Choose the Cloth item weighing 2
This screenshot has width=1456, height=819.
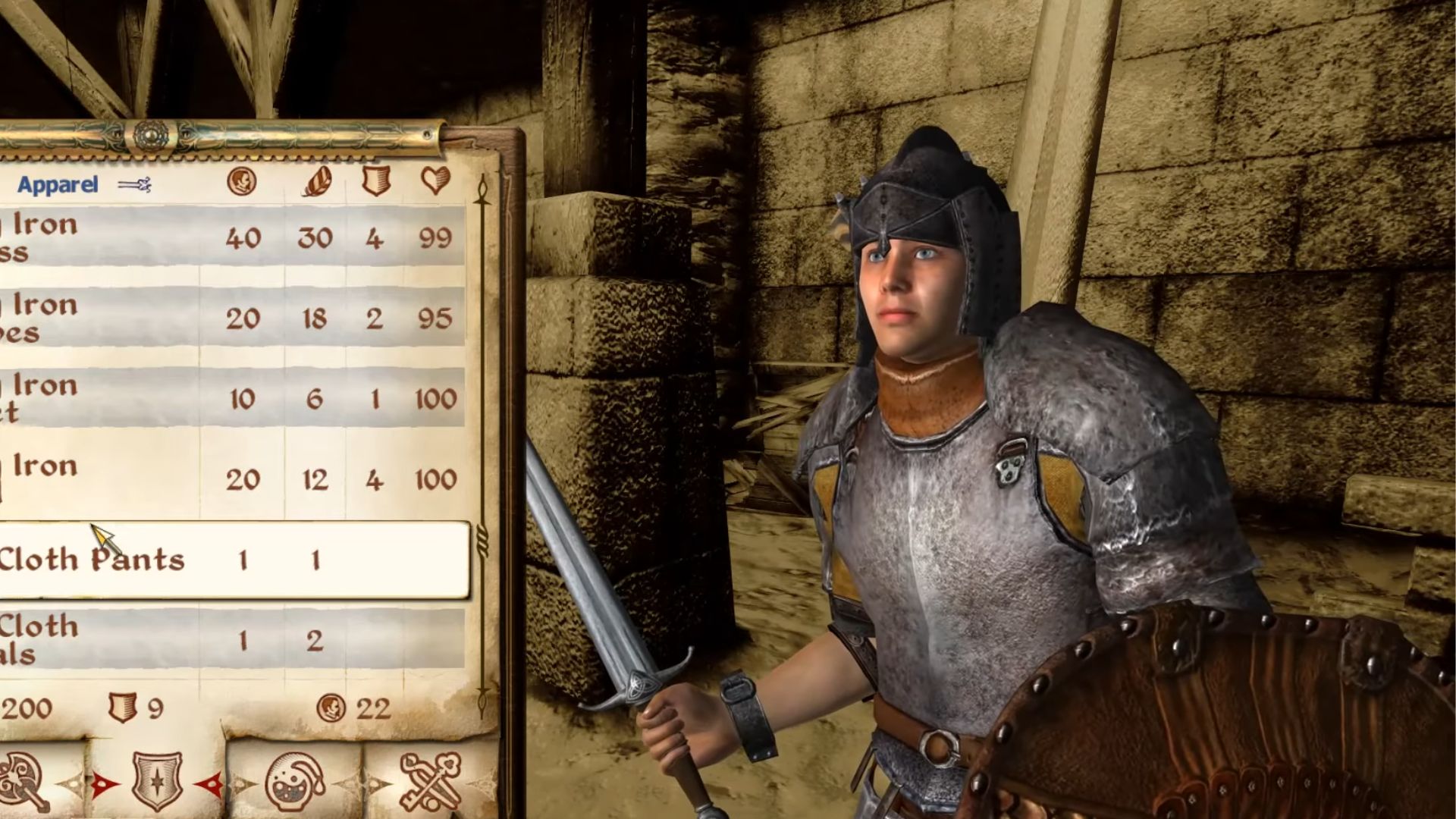tap(227, 641)
